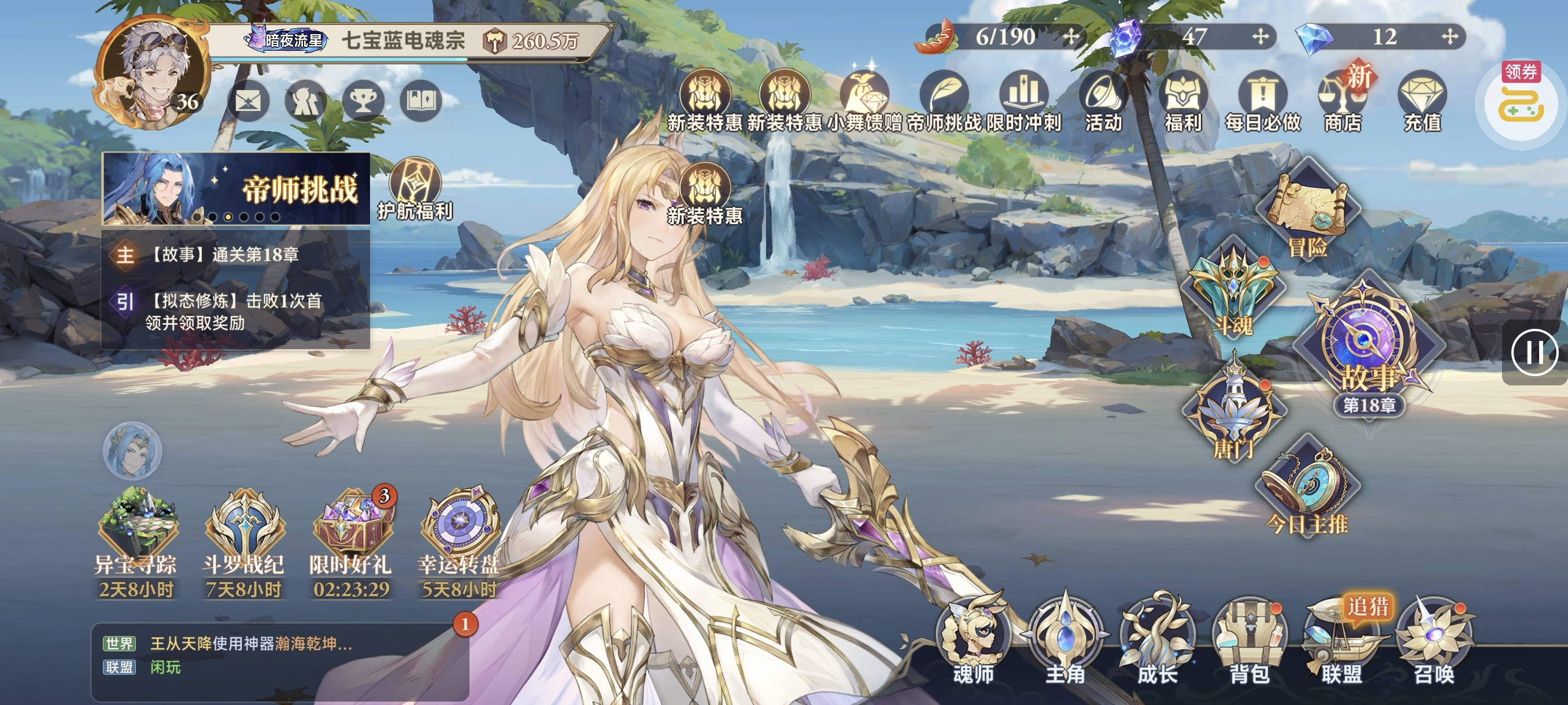Open 每日必做 daily tasks
The width and height of the screenshot is (1568, 705).
[x=1263, y=101]
